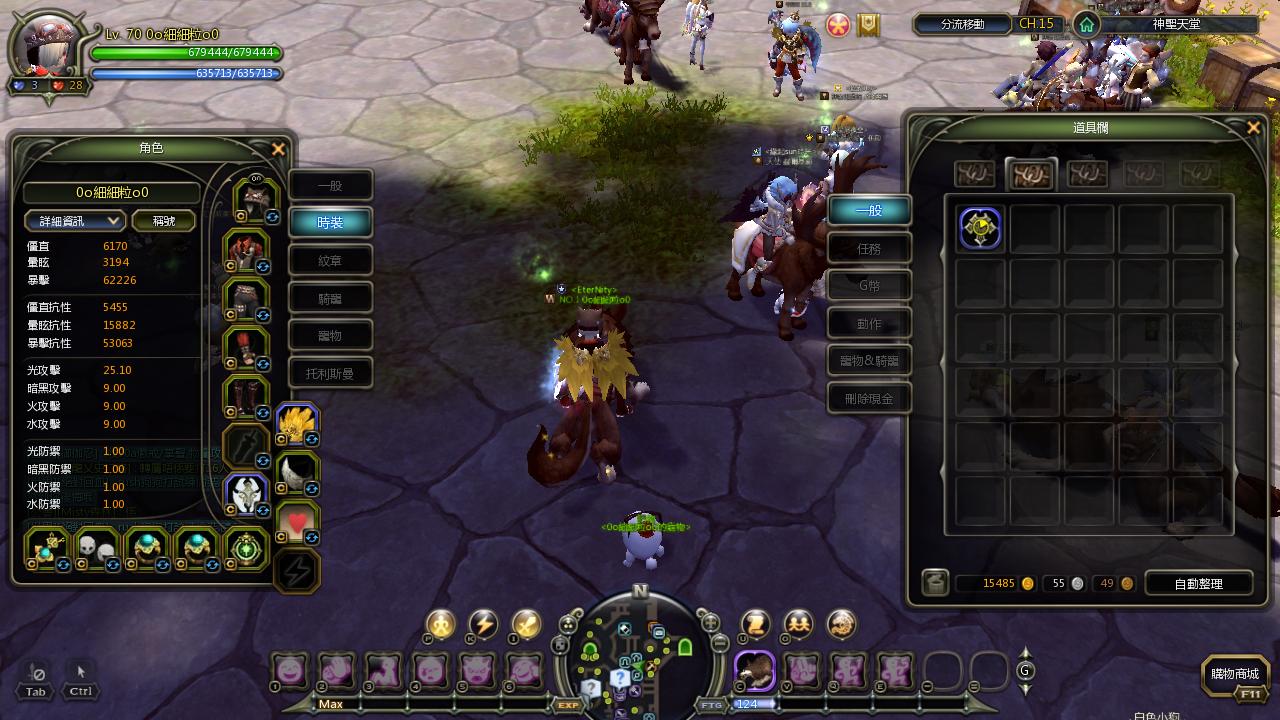The image size is (1280, 720).
Task: Click the 自動整理 auto-sort button
Action: [x=1198, y=584]
